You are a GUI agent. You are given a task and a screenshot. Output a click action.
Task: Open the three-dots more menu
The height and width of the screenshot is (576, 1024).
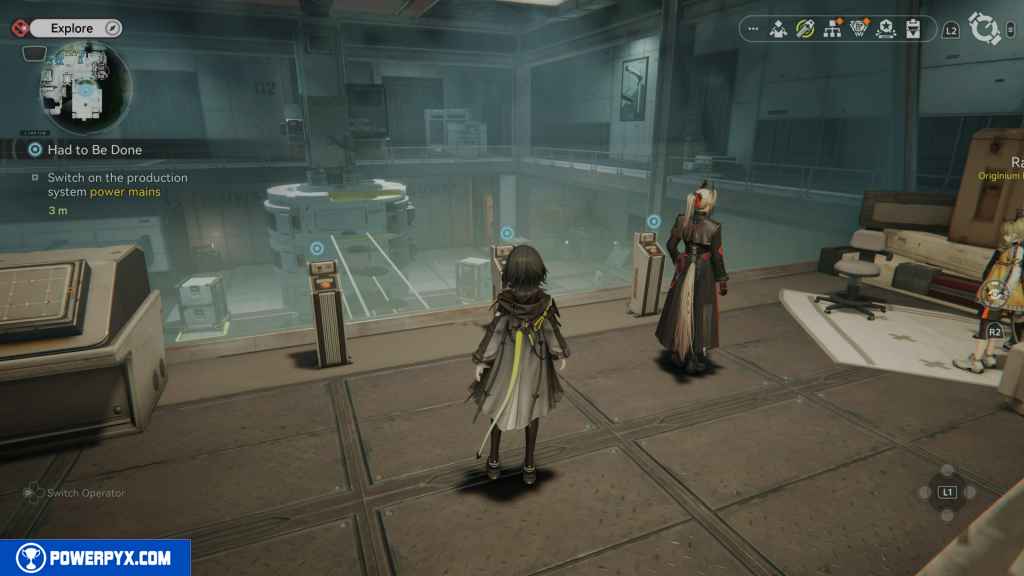click(x=753, y=29)
